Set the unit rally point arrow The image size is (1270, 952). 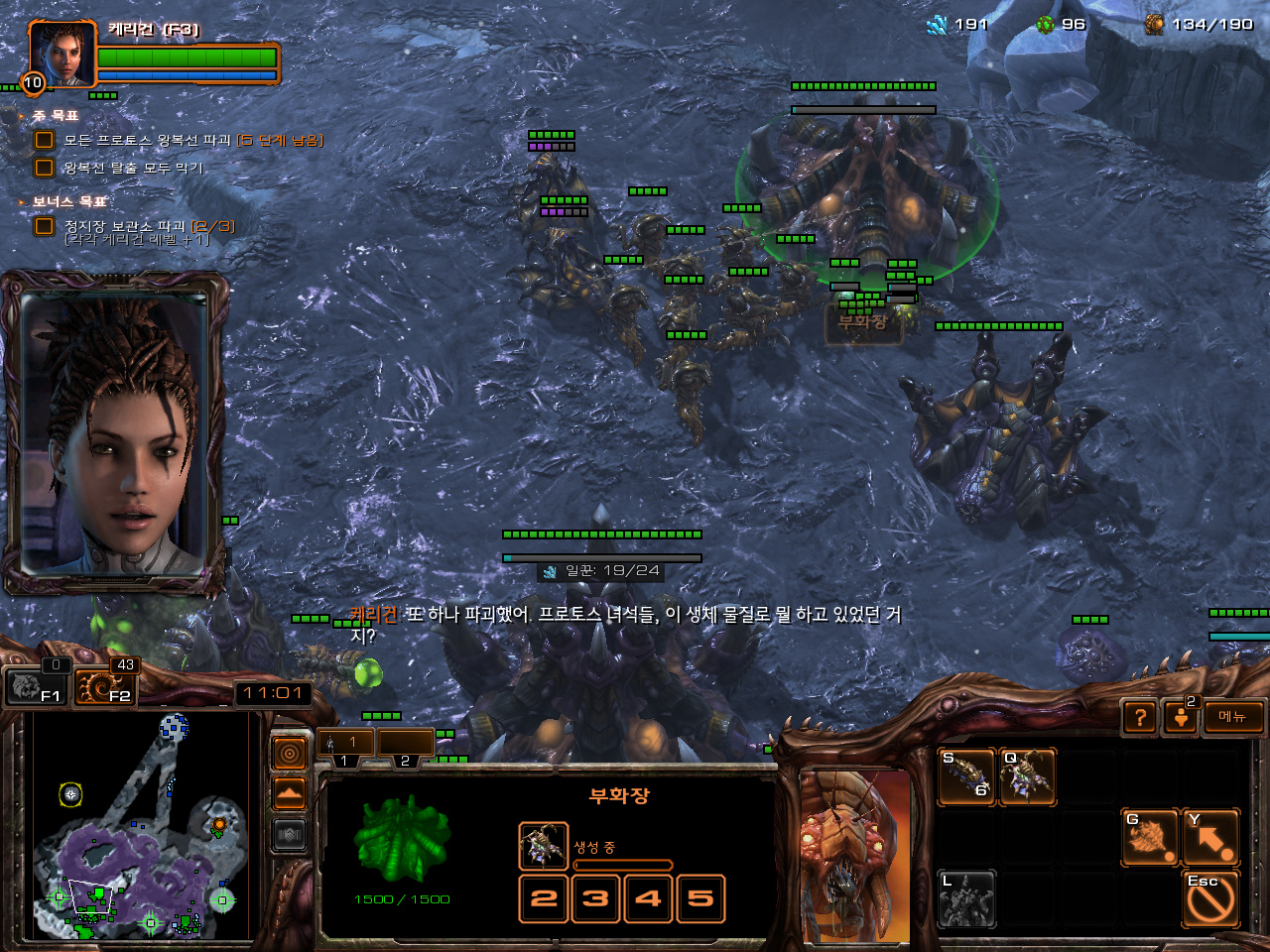[x=1210, y=838]
